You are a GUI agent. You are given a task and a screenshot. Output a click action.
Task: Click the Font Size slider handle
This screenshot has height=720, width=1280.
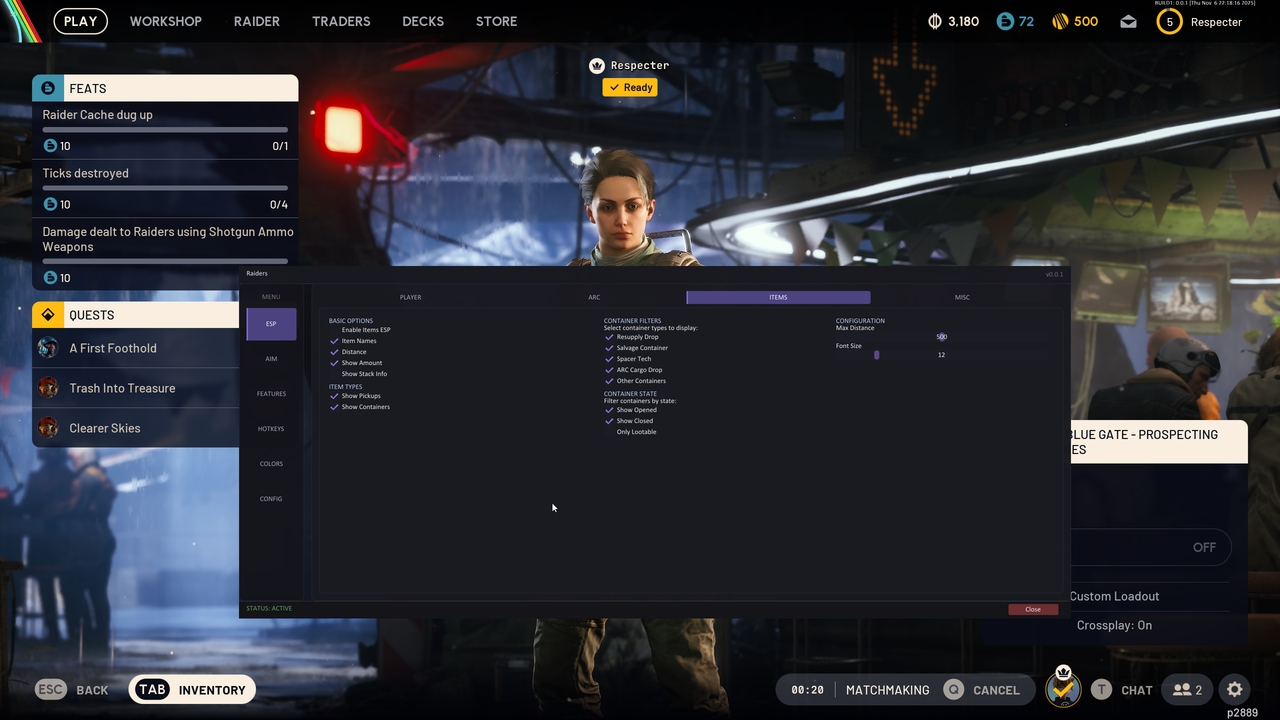(x=877, y=354)
